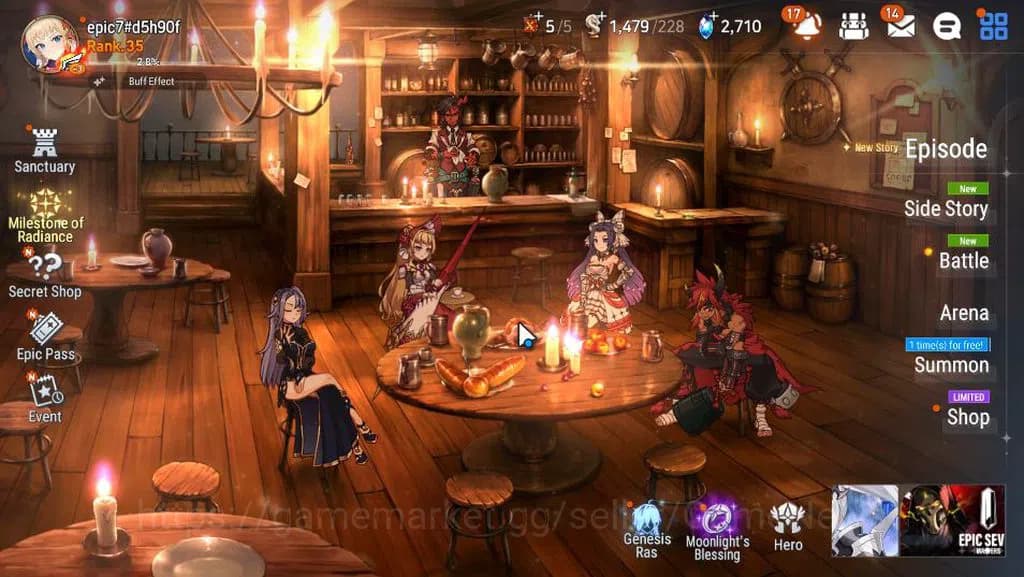View the Epic Pass
This screenshot has width=1024, height=577.
pos(45,335)
